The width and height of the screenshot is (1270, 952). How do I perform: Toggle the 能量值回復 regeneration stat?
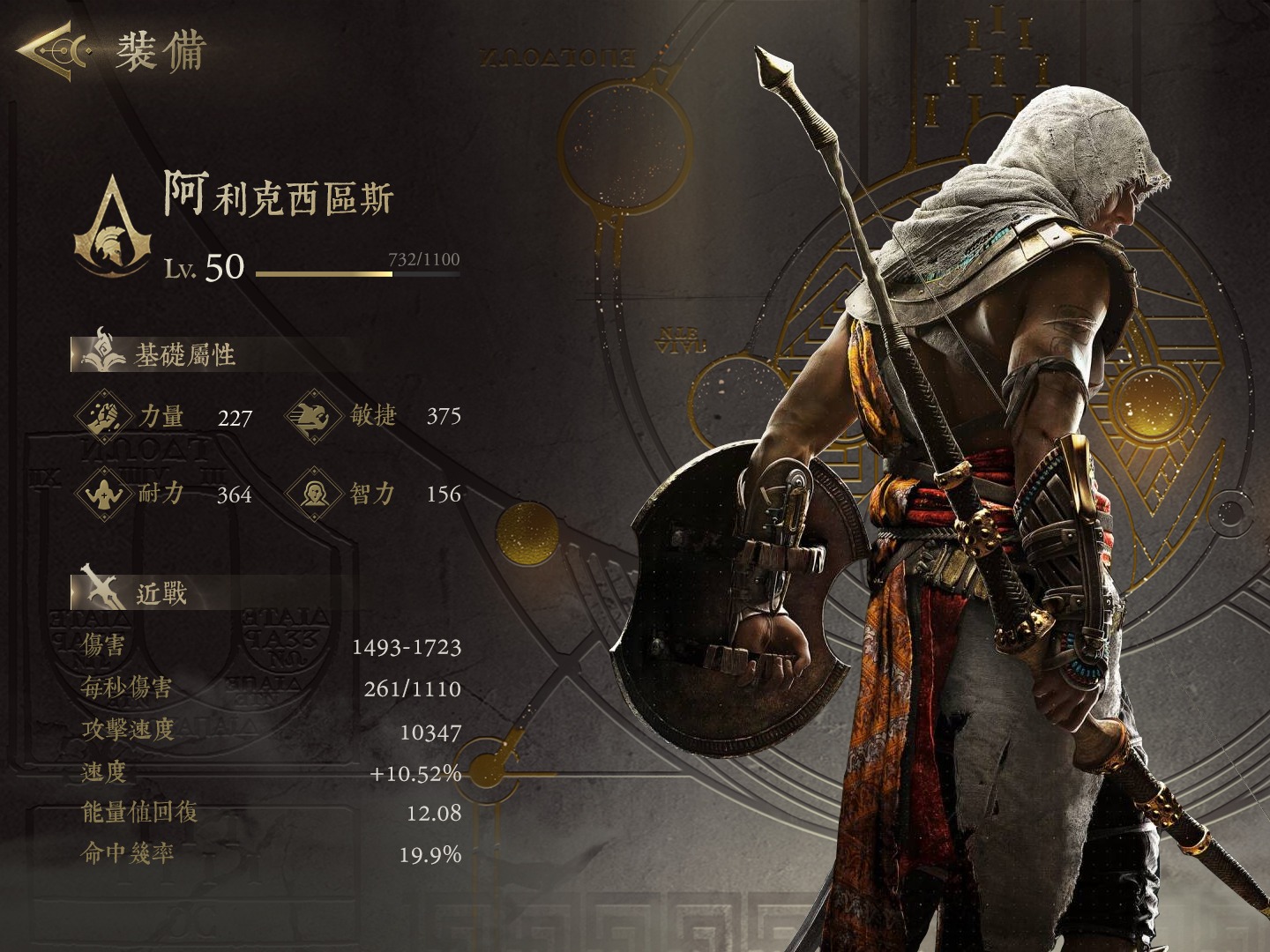pos(265,813)
